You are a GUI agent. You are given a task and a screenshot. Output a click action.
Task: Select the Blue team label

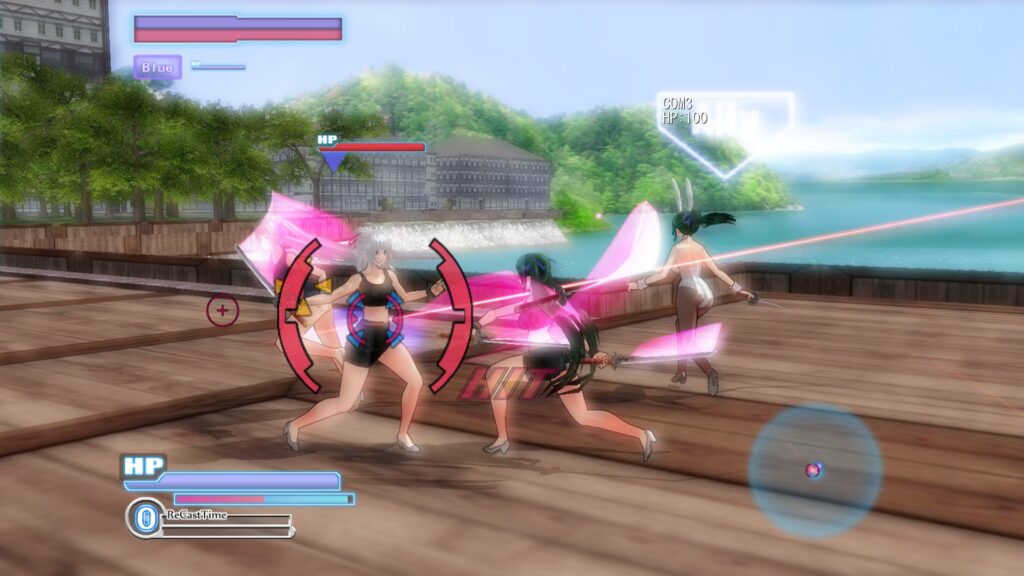coord(158,67)
